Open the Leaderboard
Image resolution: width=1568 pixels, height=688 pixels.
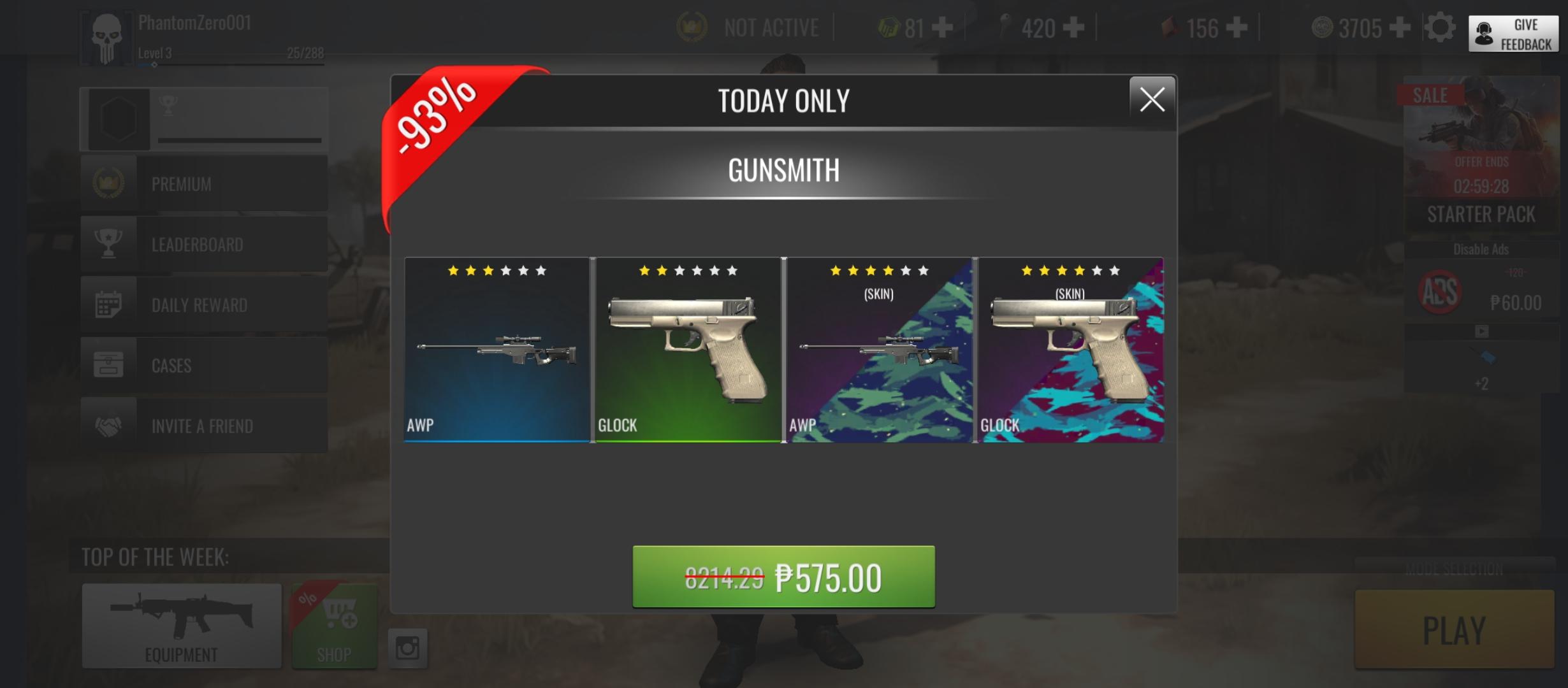(x=204, y=244)
